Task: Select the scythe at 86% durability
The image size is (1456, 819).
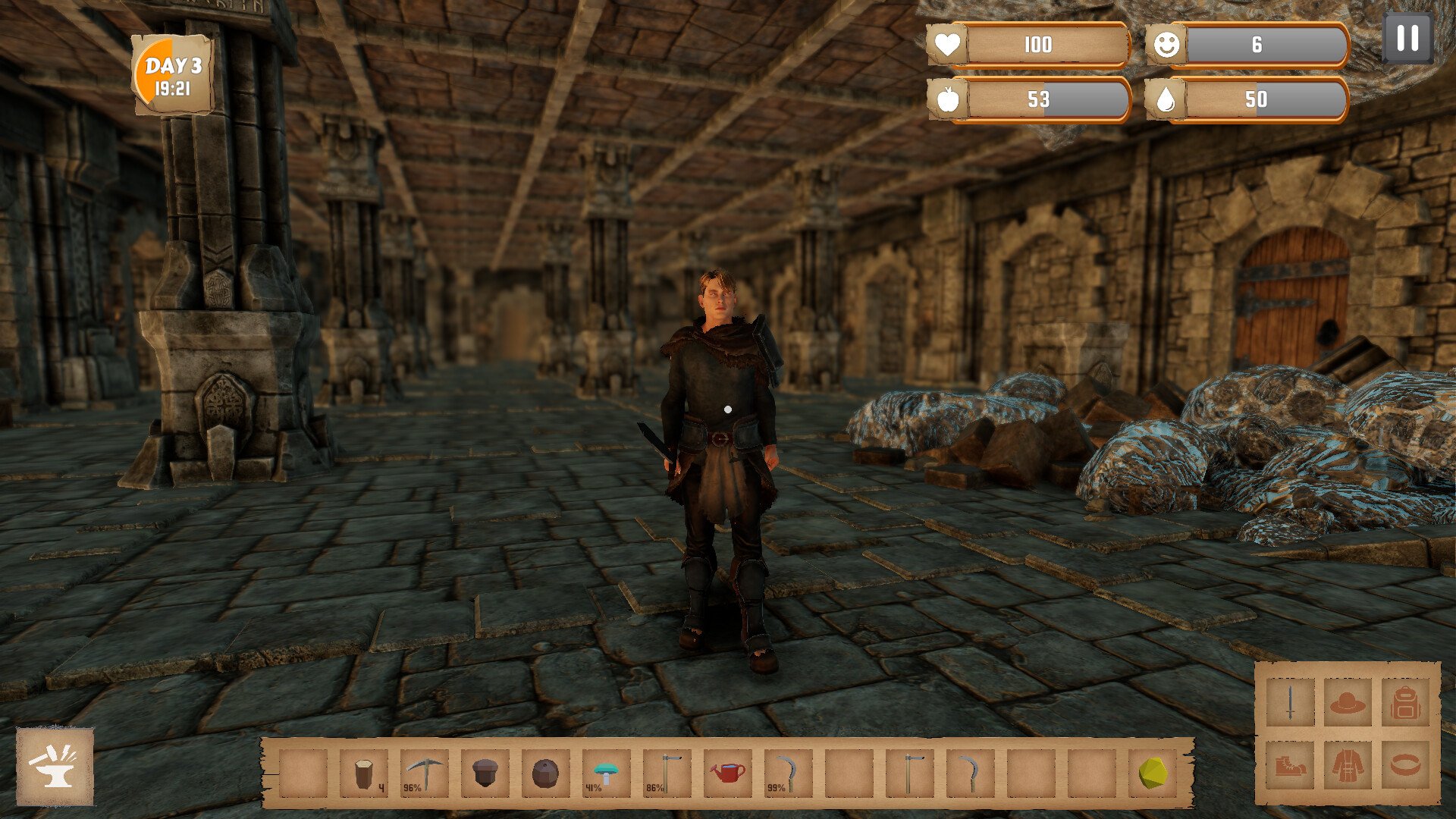Action: coord(667,773)
